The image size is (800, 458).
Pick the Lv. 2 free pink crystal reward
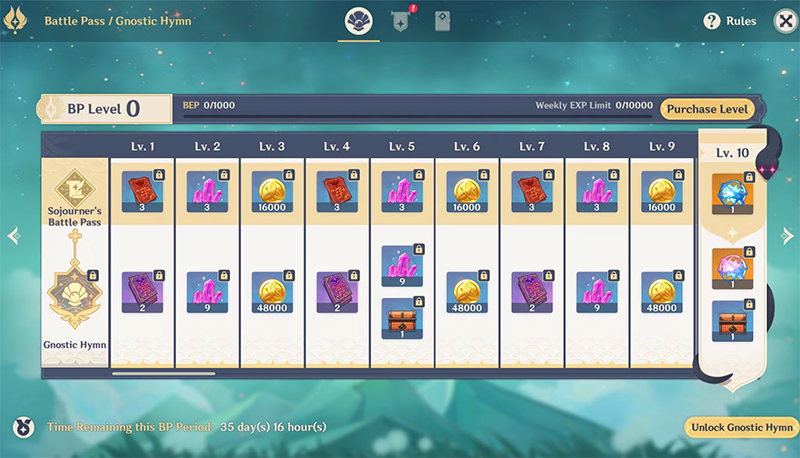207,191
